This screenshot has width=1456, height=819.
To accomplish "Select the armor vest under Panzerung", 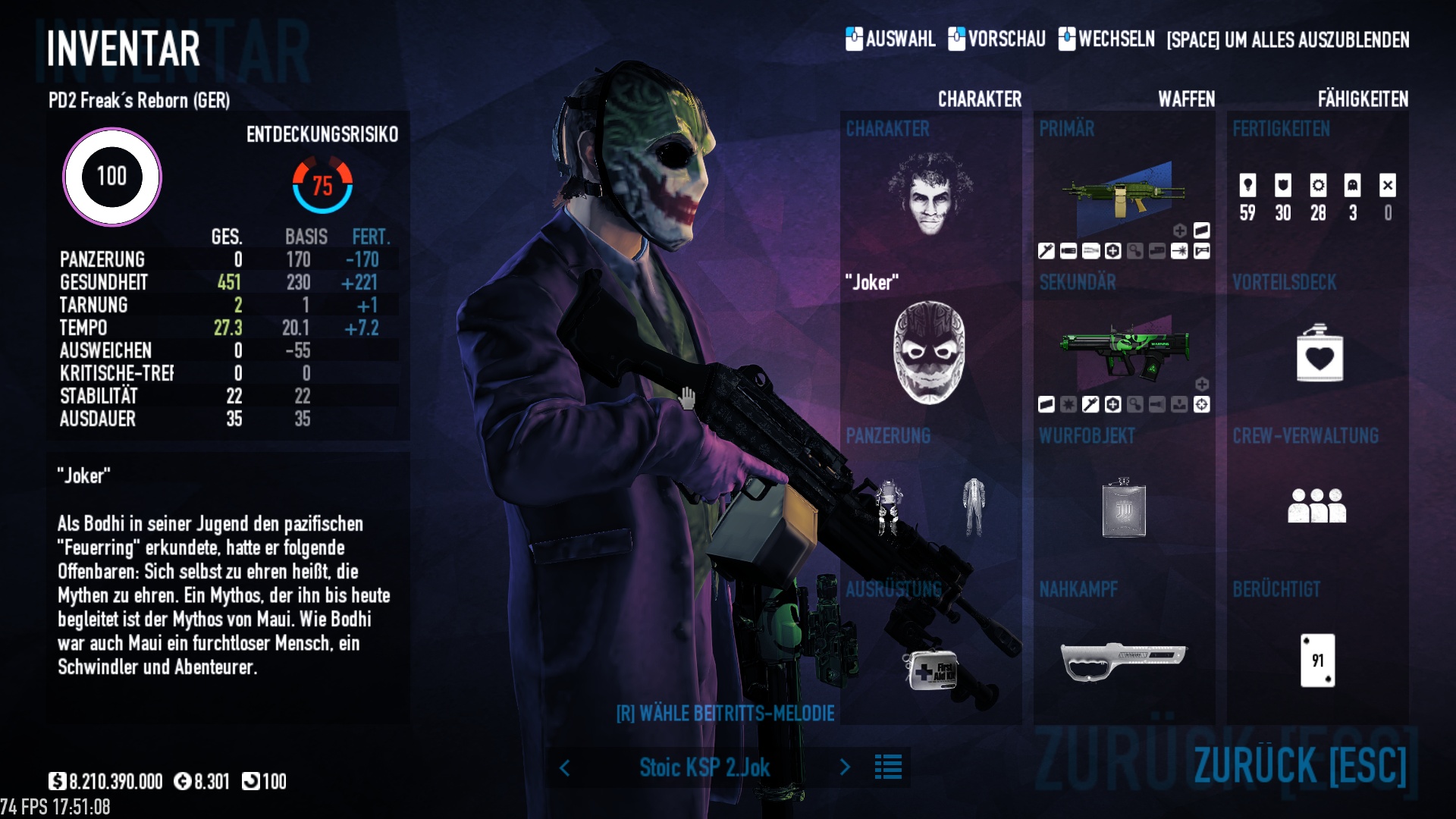I will point(889,507).
